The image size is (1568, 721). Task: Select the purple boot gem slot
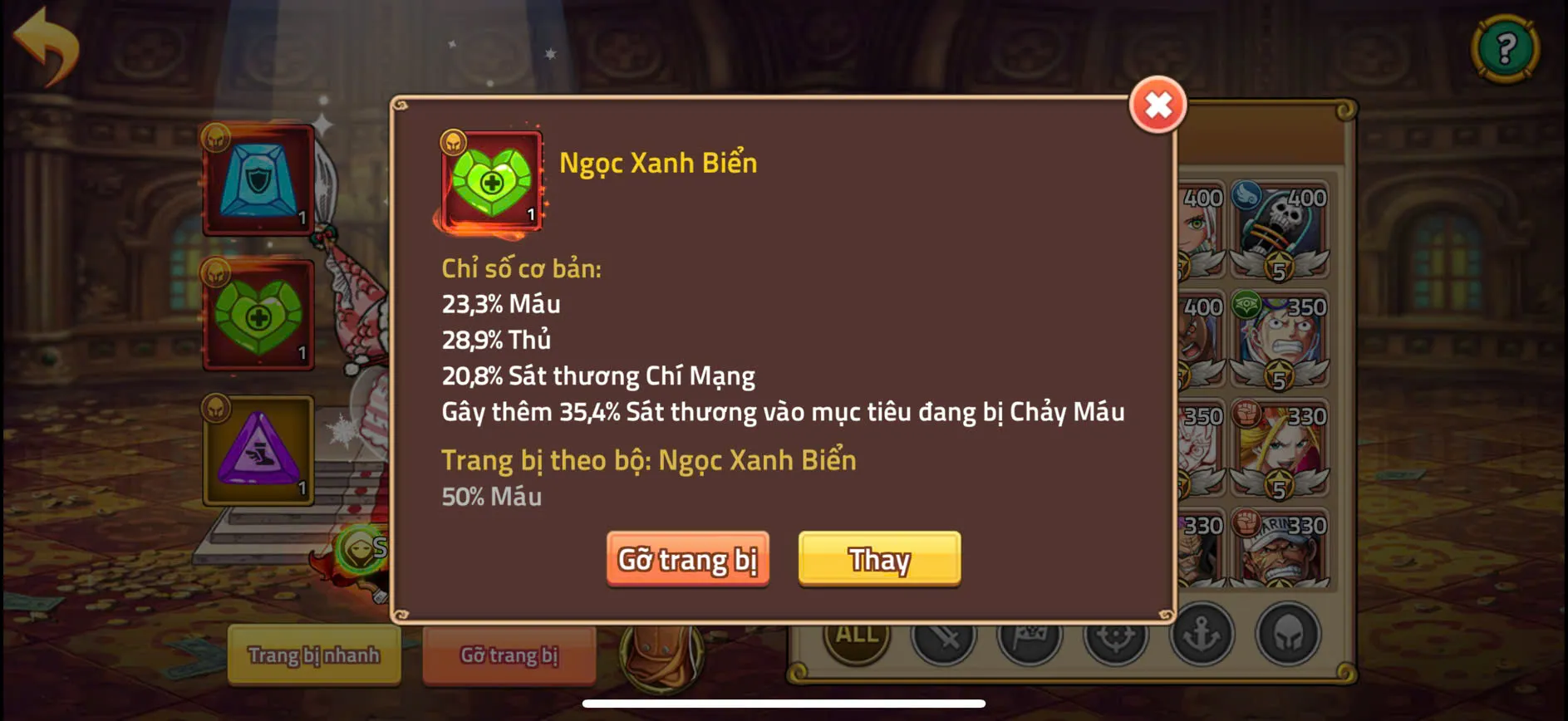258,451
